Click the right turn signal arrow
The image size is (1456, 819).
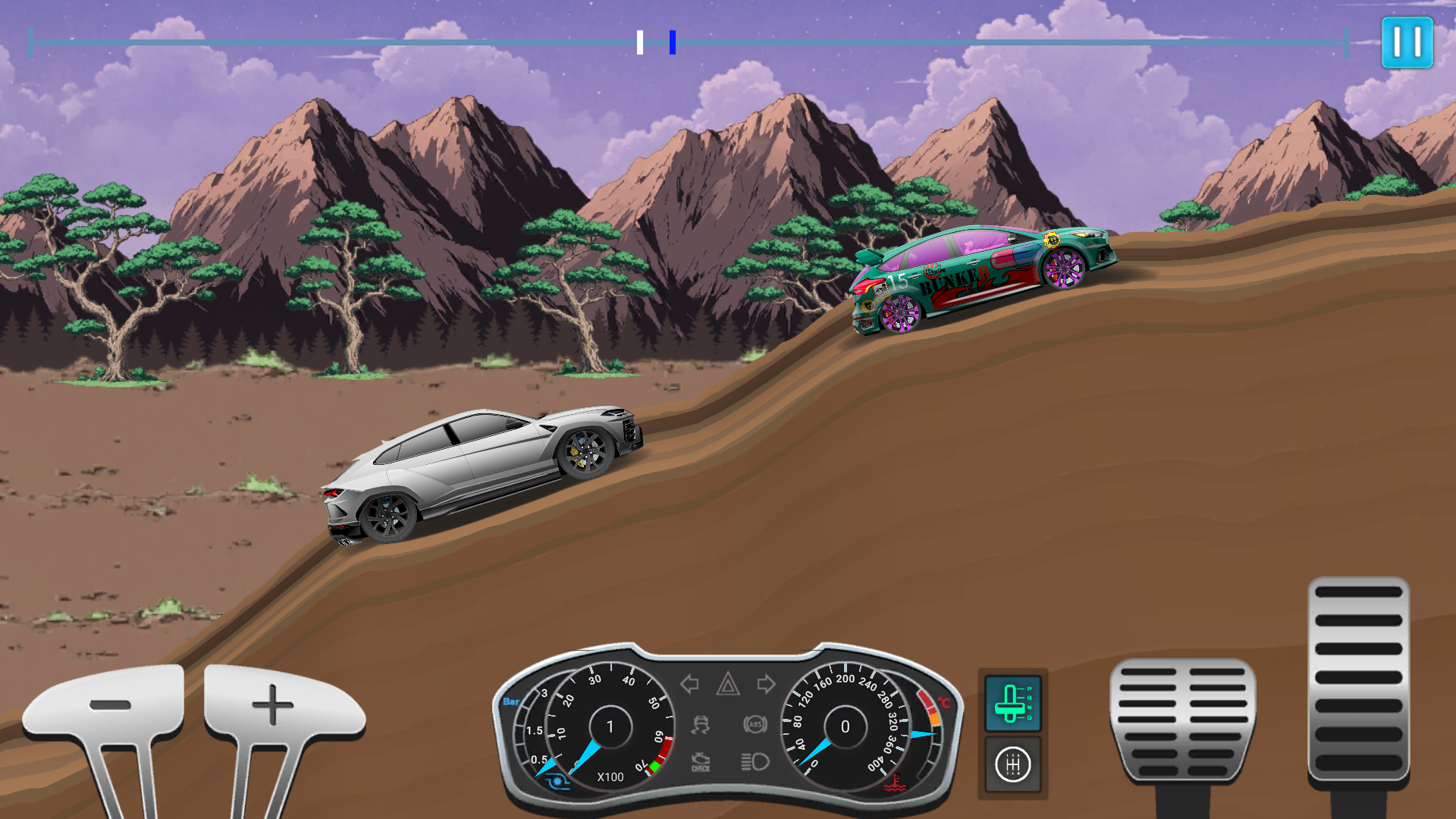pyautogui.click(x=766, y=684)
